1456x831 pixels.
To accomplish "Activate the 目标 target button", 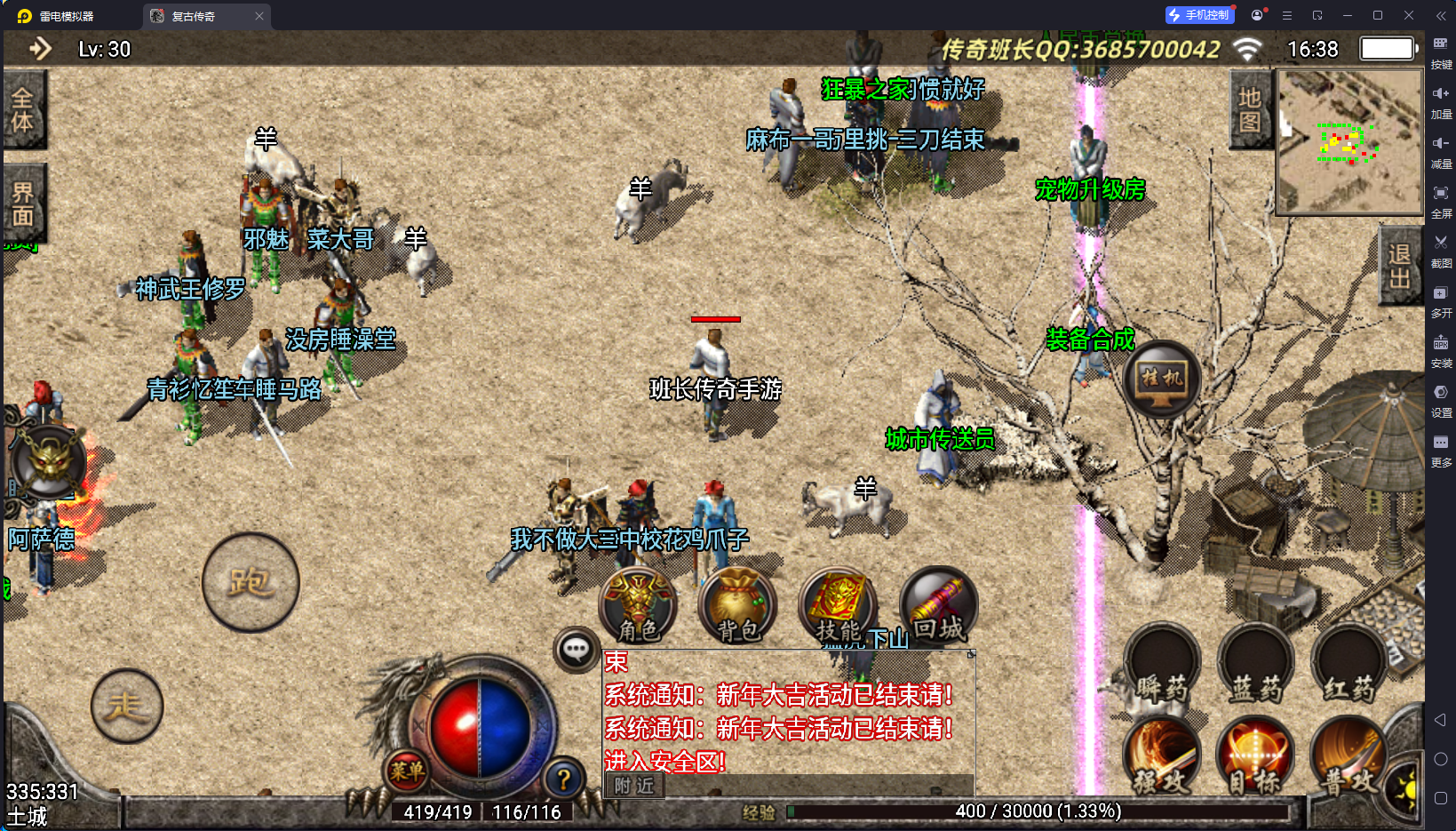I will point(1254,757).
